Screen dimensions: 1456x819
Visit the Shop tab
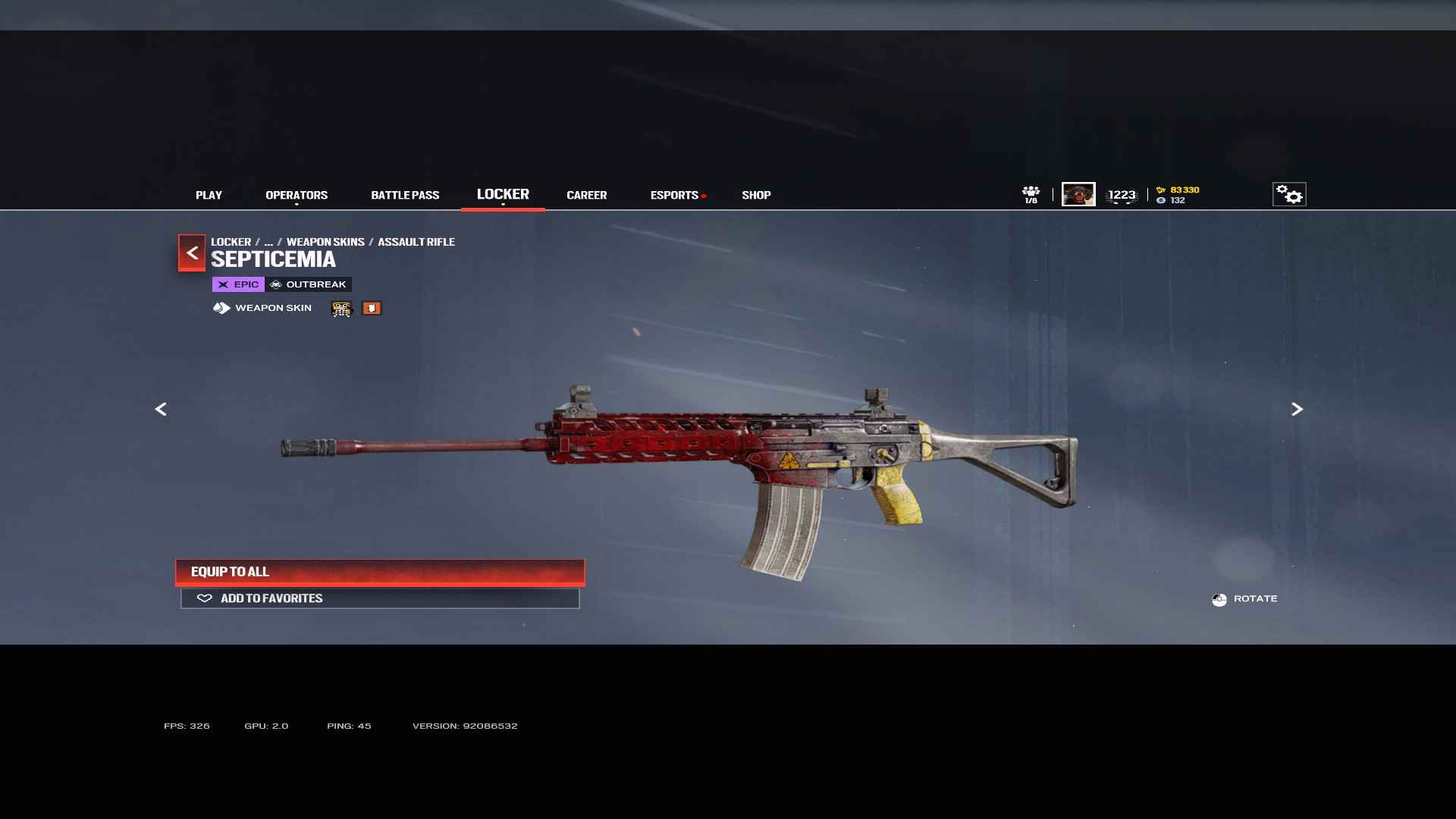coord(756,195)
